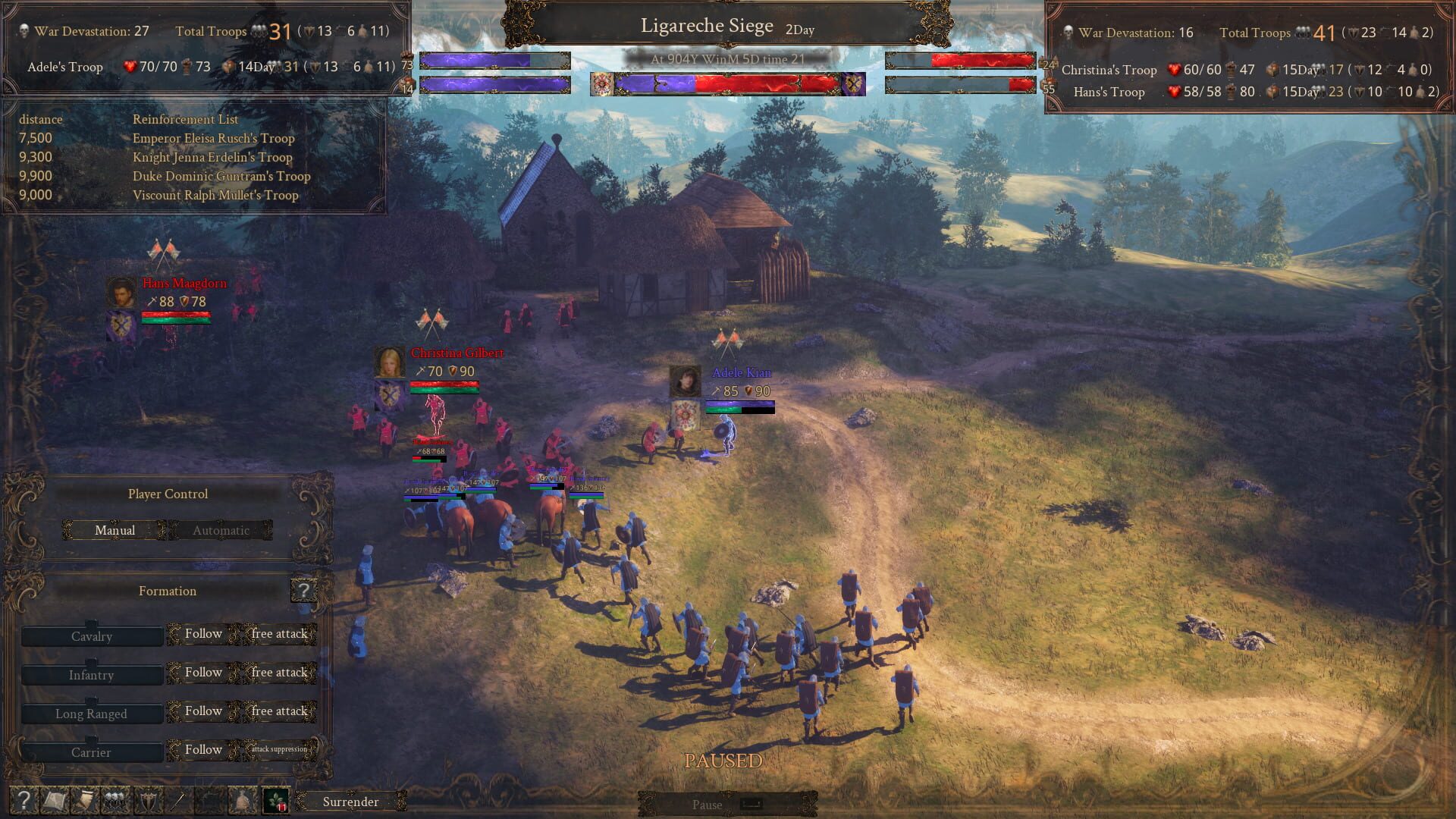Screen dimensions: 1456x819
Task: Open the battle map icon
Action: point(55,802)
